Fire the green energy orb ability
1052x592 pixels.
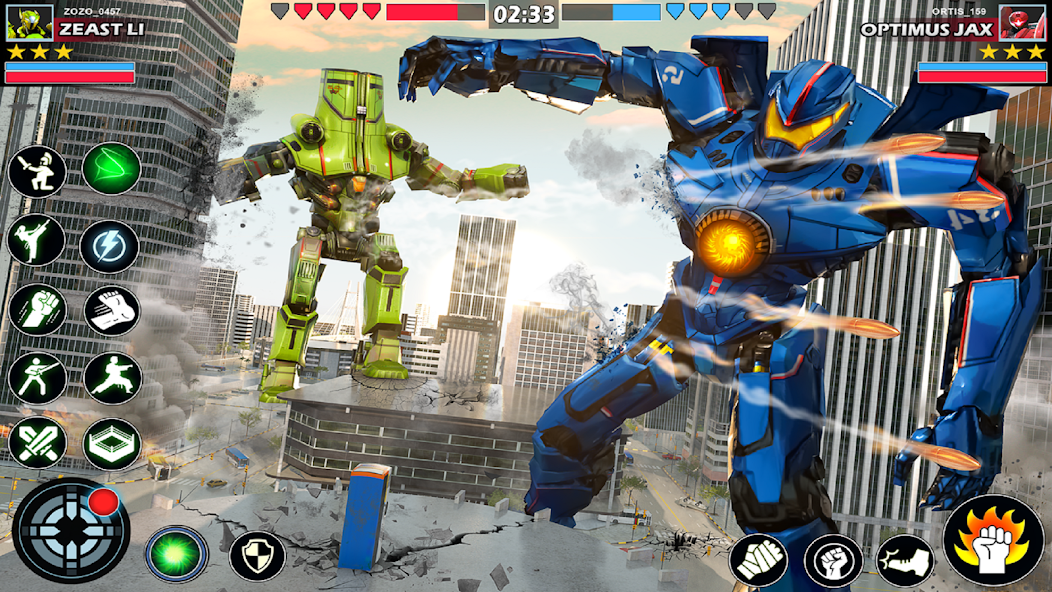[177, 554]
